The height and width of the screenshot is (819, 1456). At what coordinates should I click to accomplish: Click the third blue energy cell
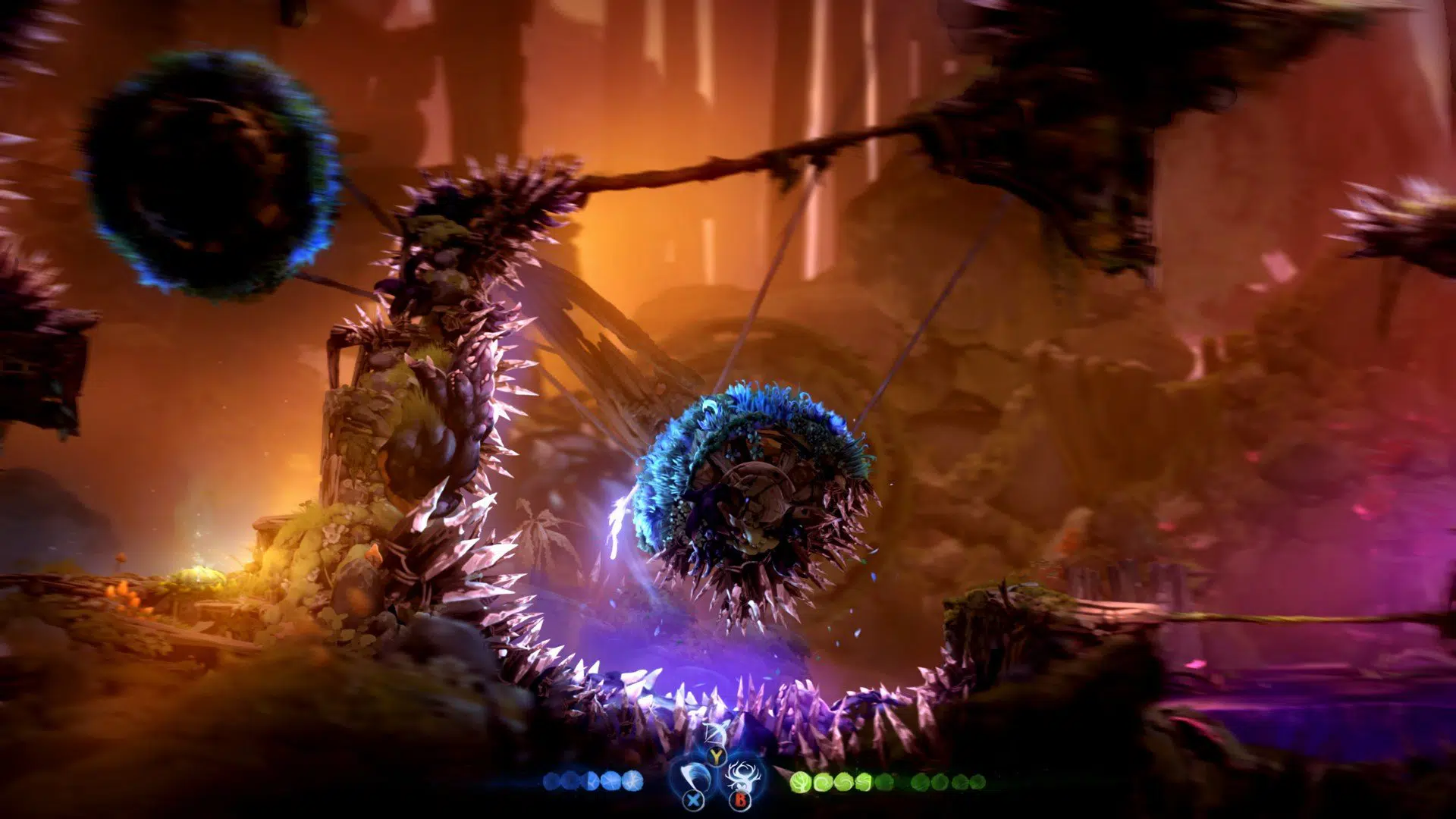[591, 781]
